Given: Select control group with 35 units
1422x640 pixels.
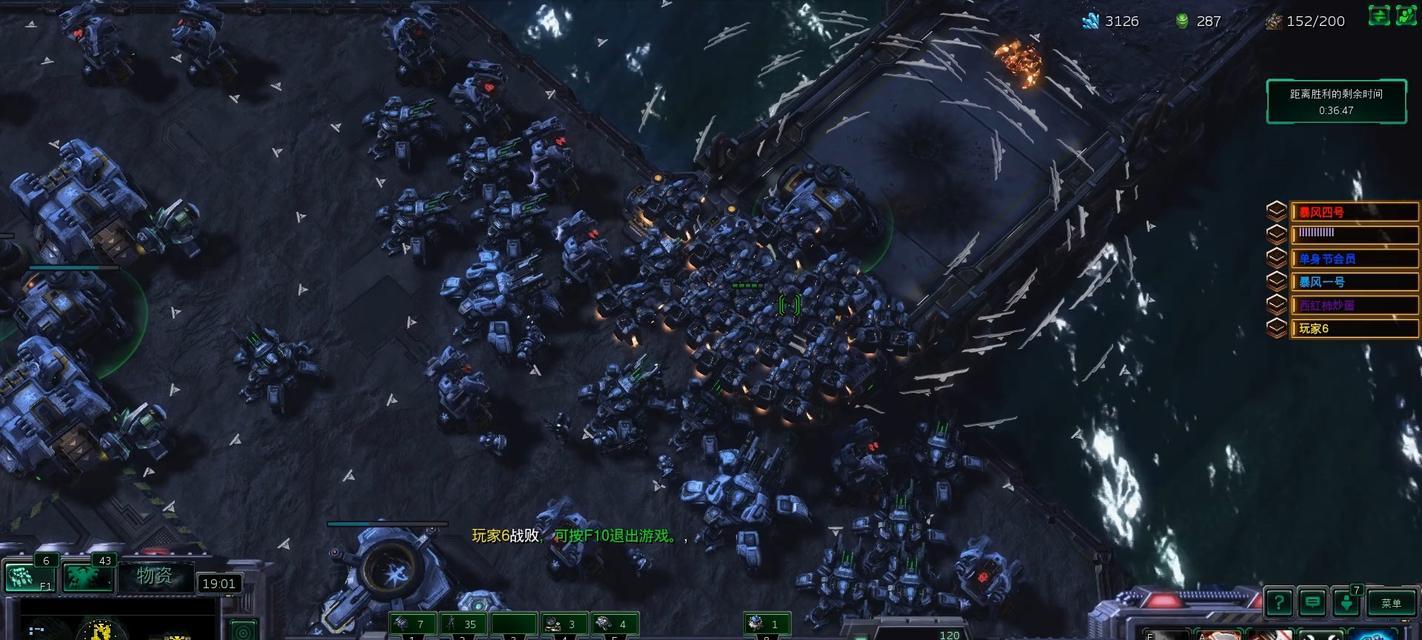Looking at the screenshot, I should pyautogui.click(x=463, y=625).
